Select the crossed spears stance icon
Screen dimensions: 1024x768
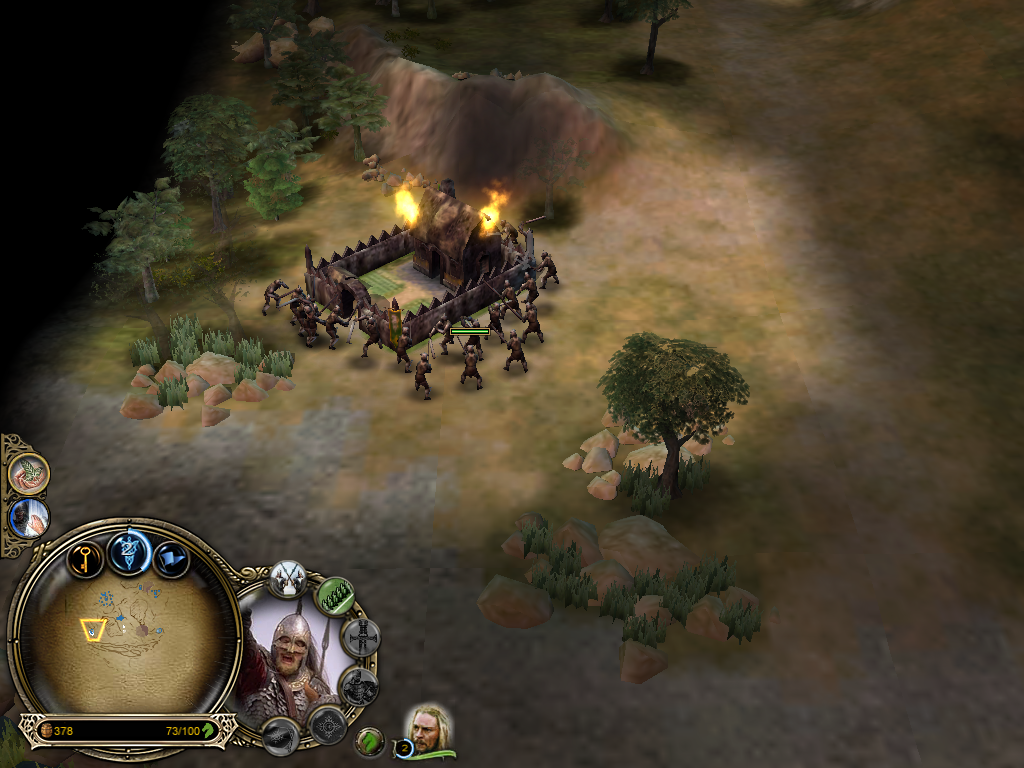click(288, 578)
